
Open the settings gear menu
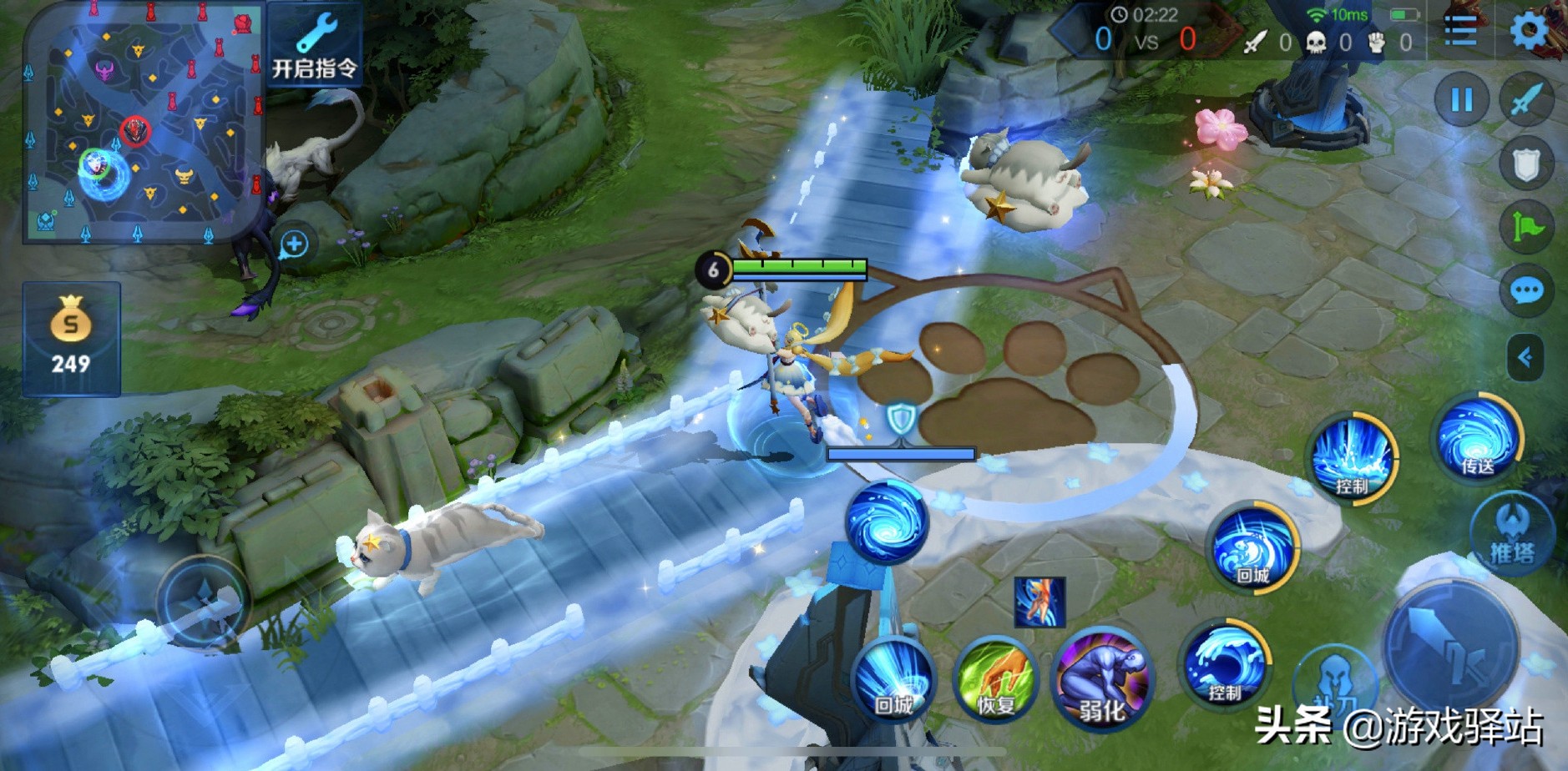pyautogui.click(x=1529, y=32)
